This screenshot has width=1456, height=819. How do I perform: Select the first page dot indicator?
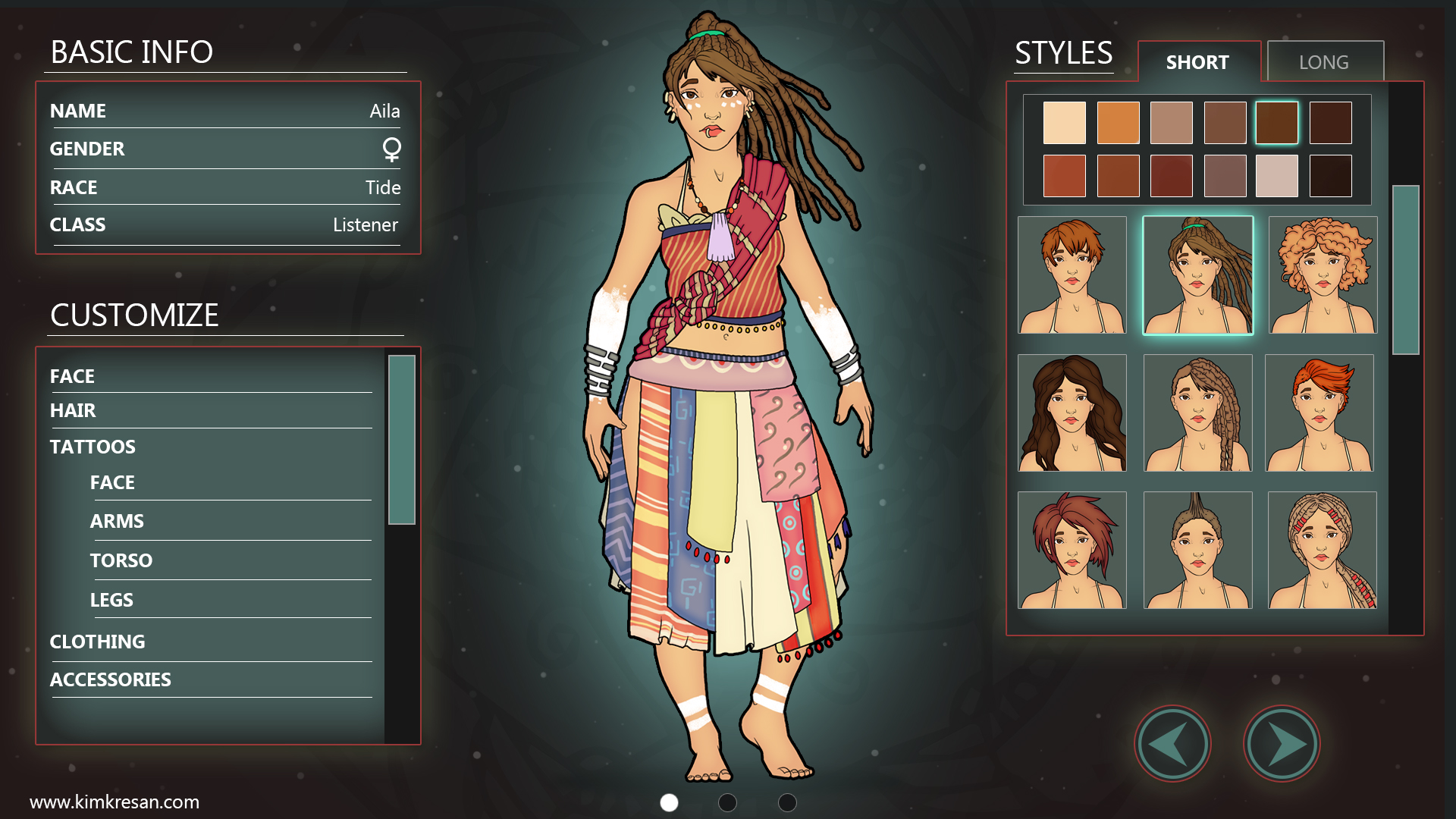pos(668,801)
